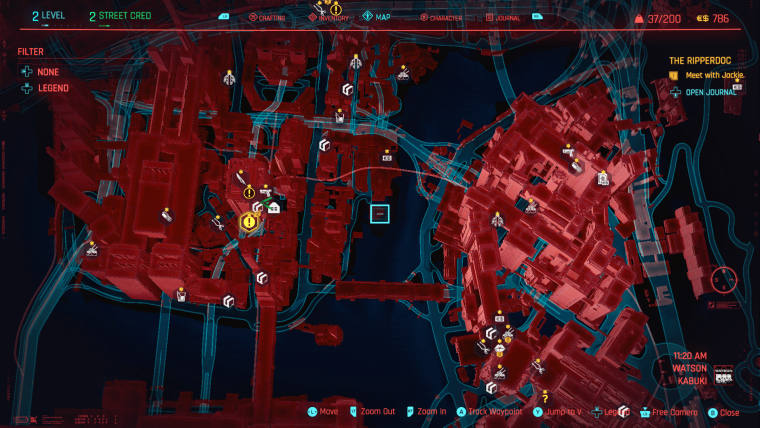The image size is (760, 428).
Task: Select the white house apartment marker
Action: (273, 207)
